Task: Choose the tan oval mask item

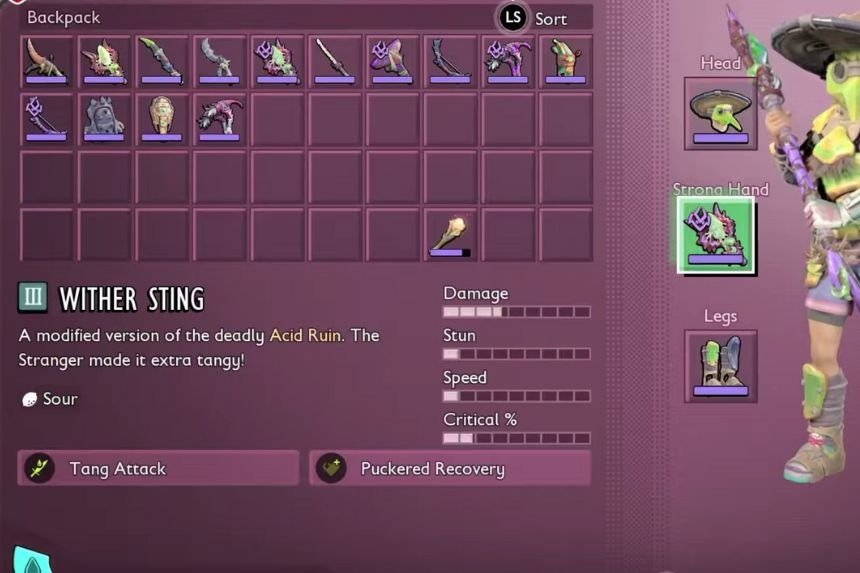Action: (x=162, y=119)
